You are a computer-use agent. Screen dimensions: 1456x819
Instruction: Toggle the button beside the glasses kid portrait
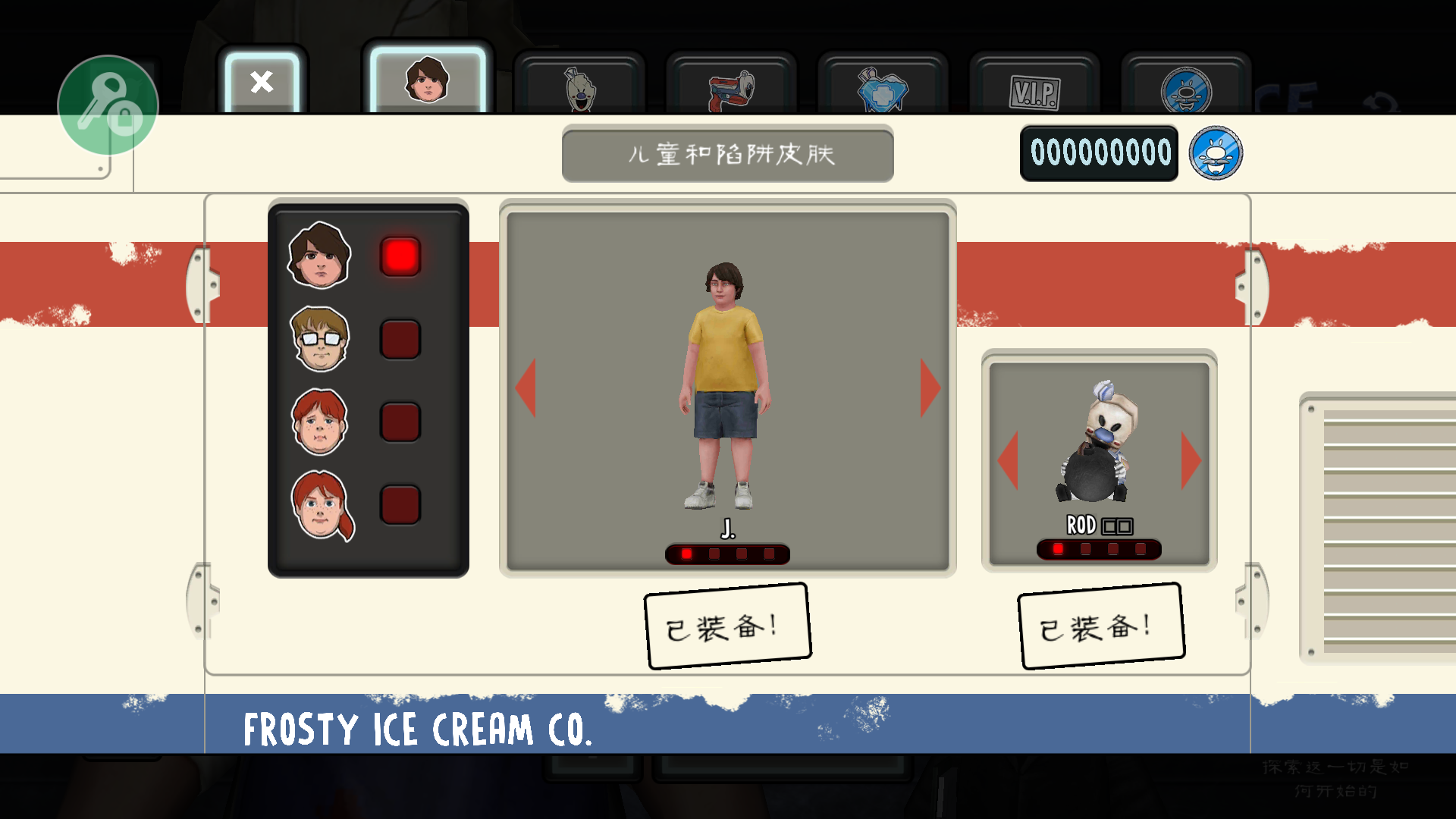(400, 340)
